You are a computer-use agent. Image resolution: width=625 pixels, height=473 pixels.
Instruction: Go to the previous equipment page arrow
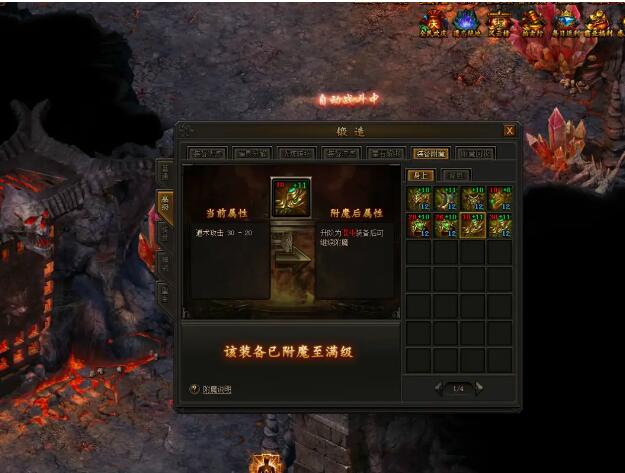tap(437, 388)
